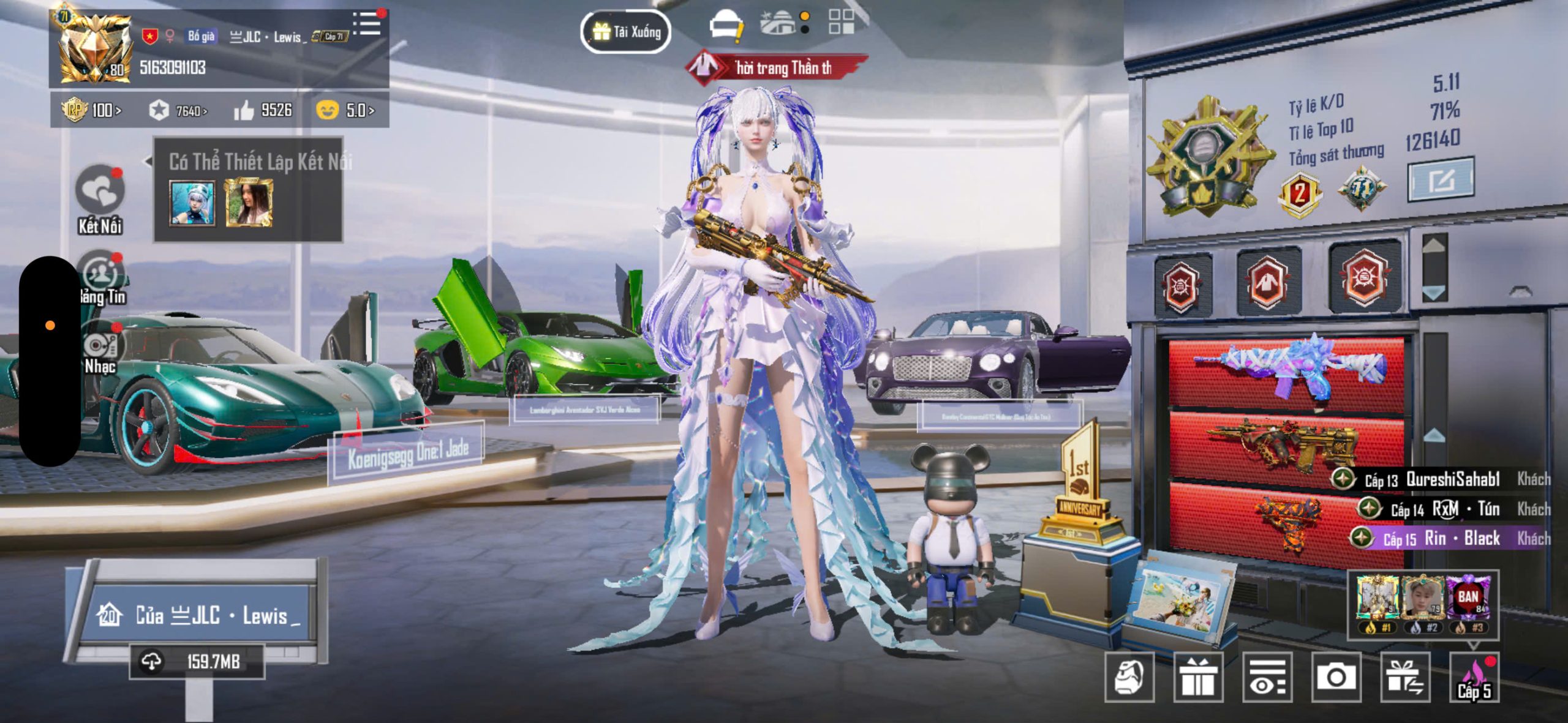Take a photo with the camera button
The height and width of the screenshot is (723, 1568).
(1336, 677)
